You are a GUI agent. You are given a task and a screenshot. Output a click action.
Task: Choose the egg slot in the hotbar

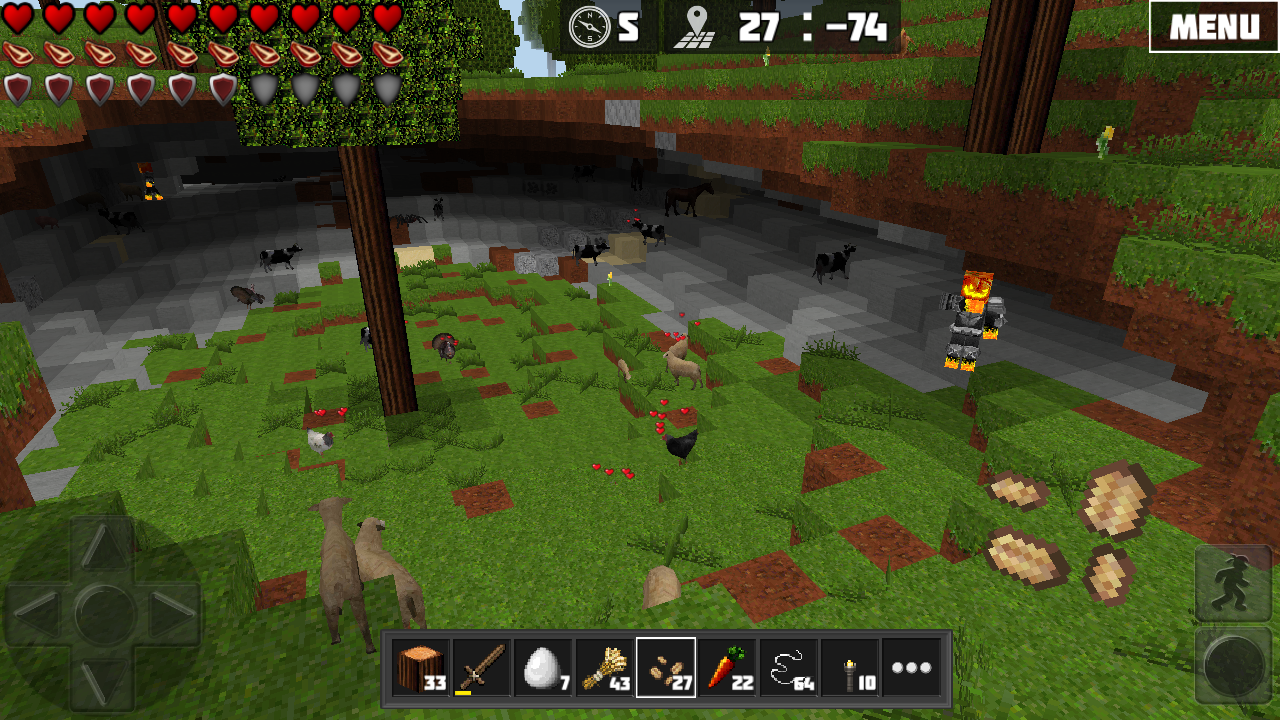pyautogui.click(x=543, y=667)
